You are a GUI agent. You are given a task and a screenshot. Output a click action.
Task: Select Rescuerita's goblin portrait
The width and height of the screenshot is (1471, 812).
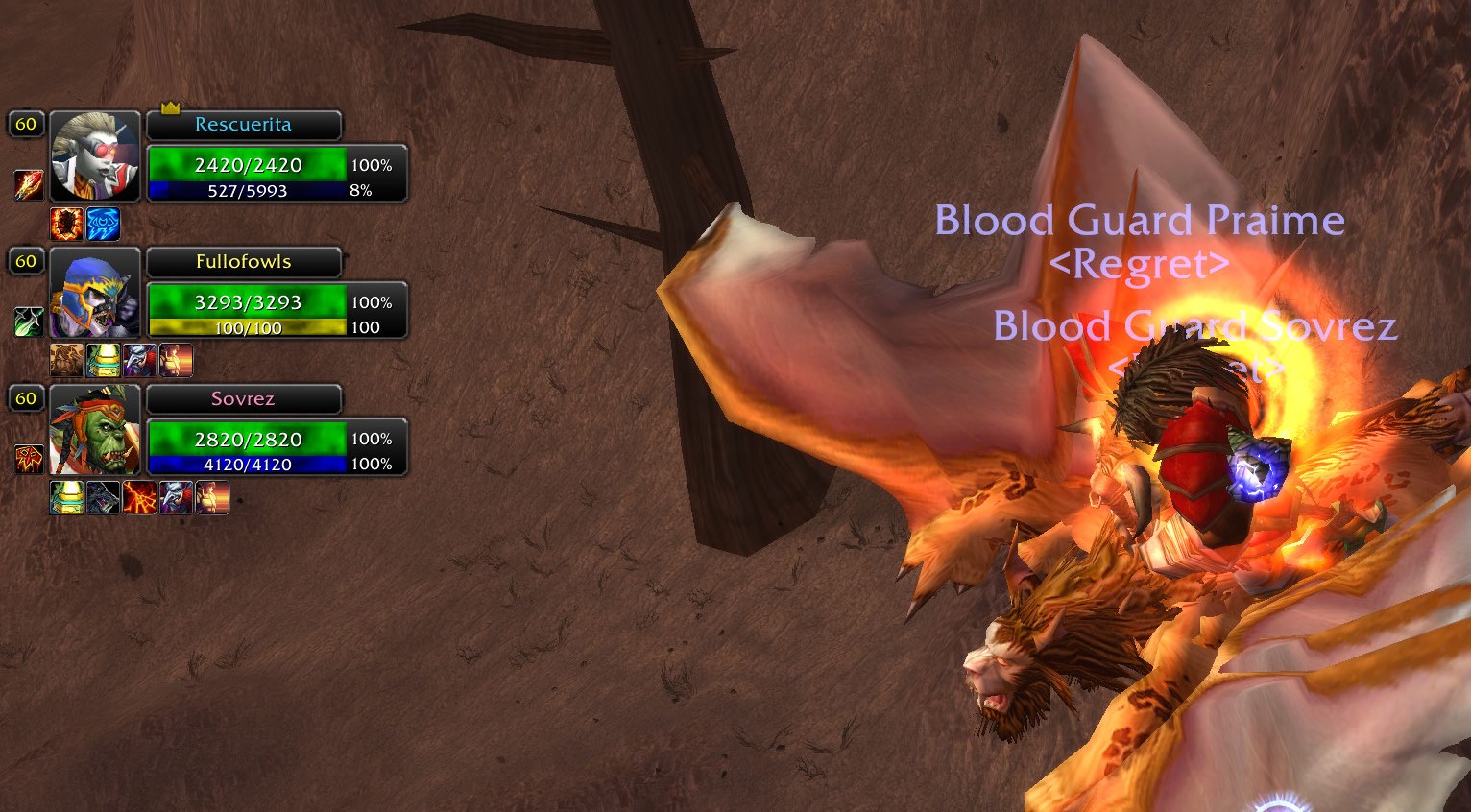[94, 155]
